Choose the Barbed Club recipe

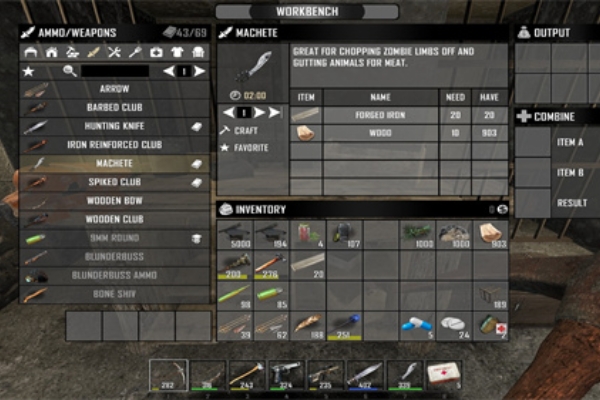(x=114, y=107)
